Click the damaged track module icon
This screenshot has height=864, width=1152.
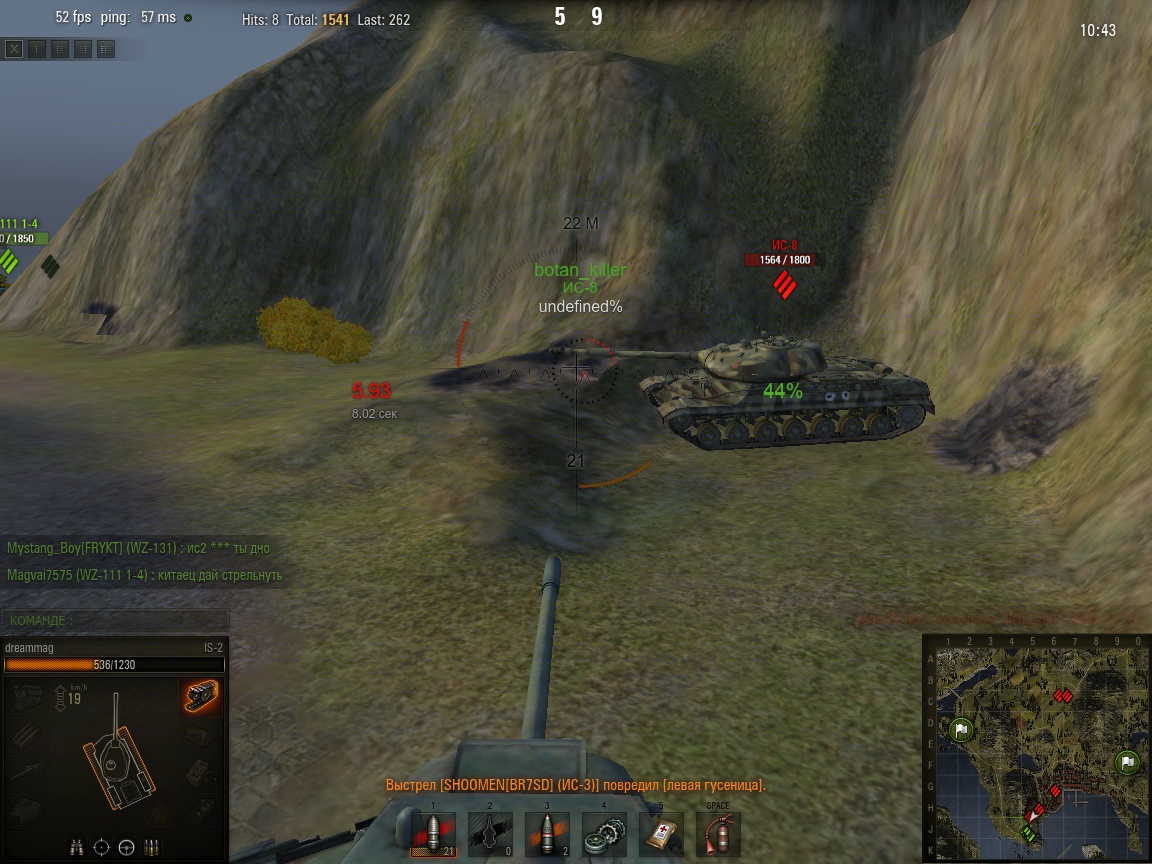200,697
